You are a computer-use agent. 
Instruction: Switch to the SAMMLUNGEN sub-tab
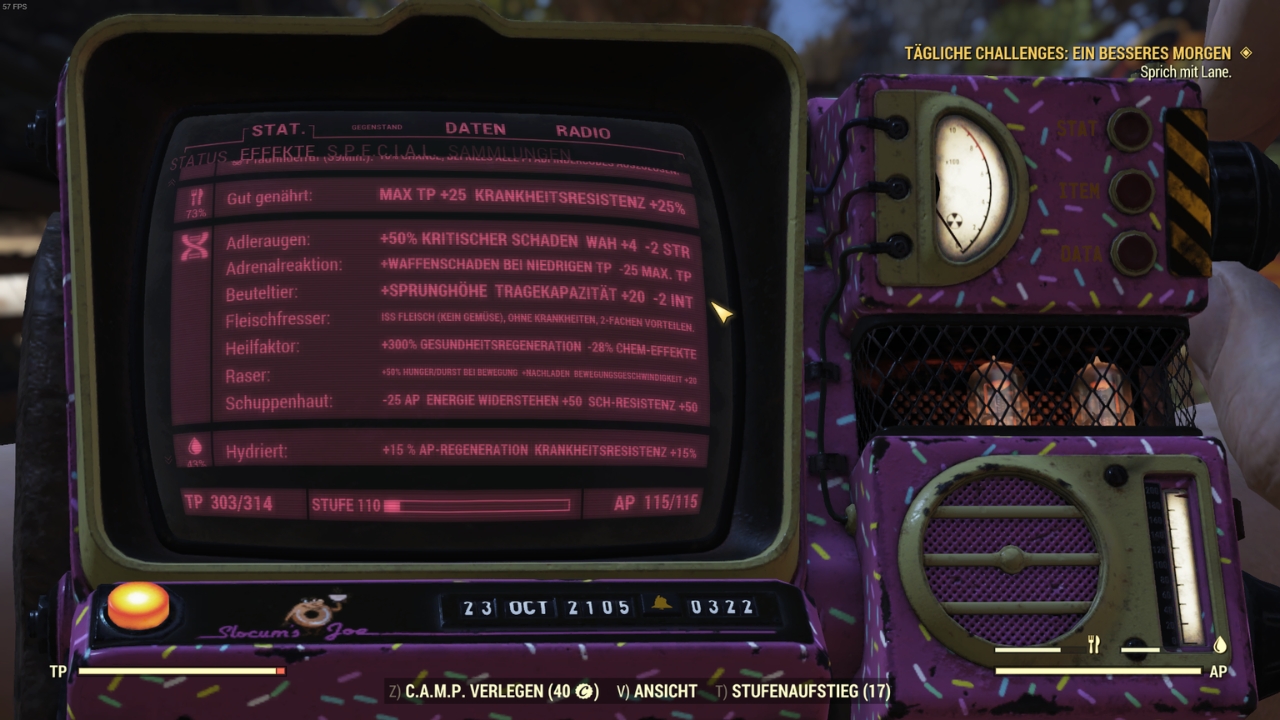[498, 152]
